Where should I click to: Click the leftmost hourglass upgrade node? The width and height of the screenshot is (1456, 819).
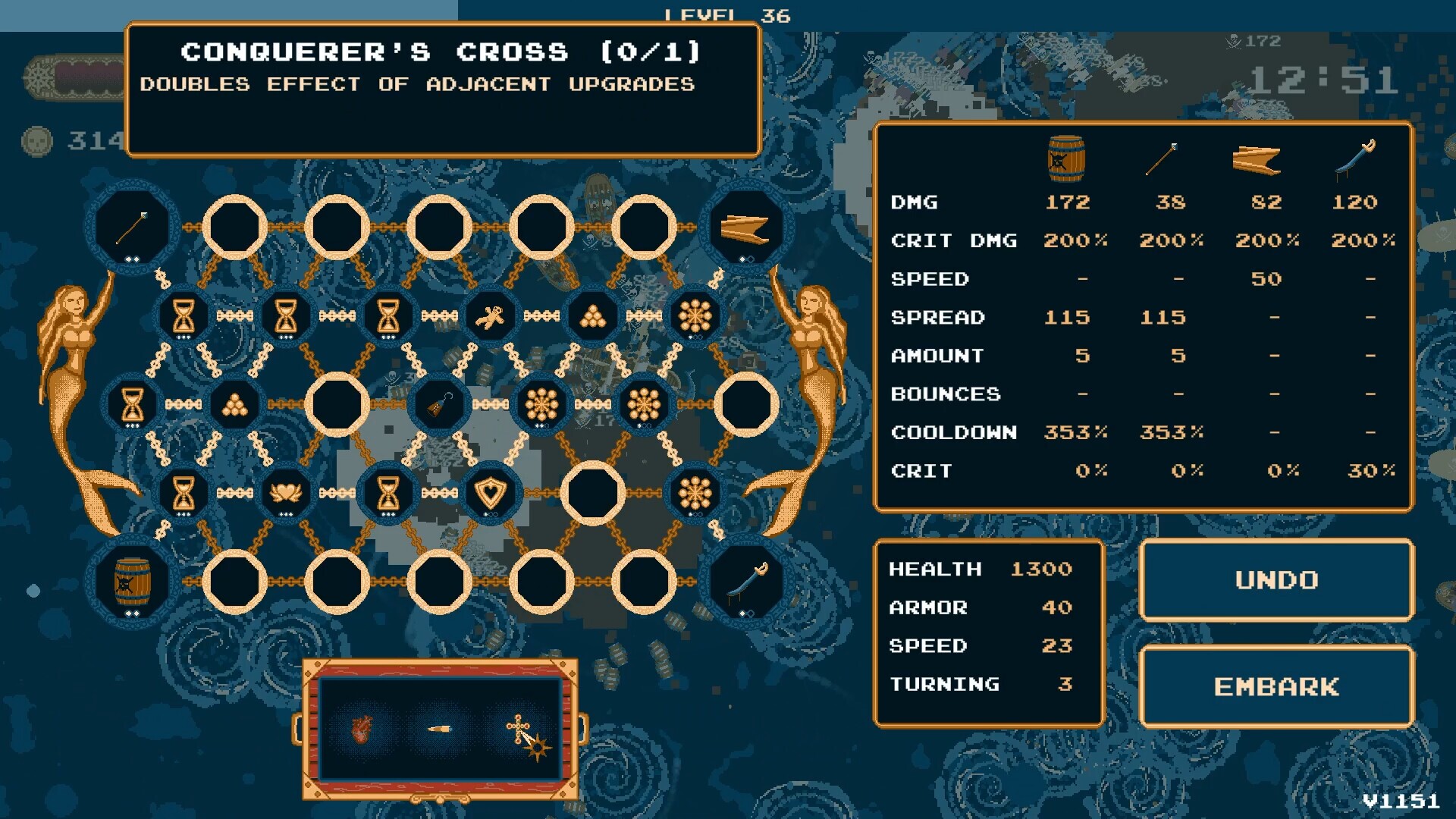tap(133, 403)
